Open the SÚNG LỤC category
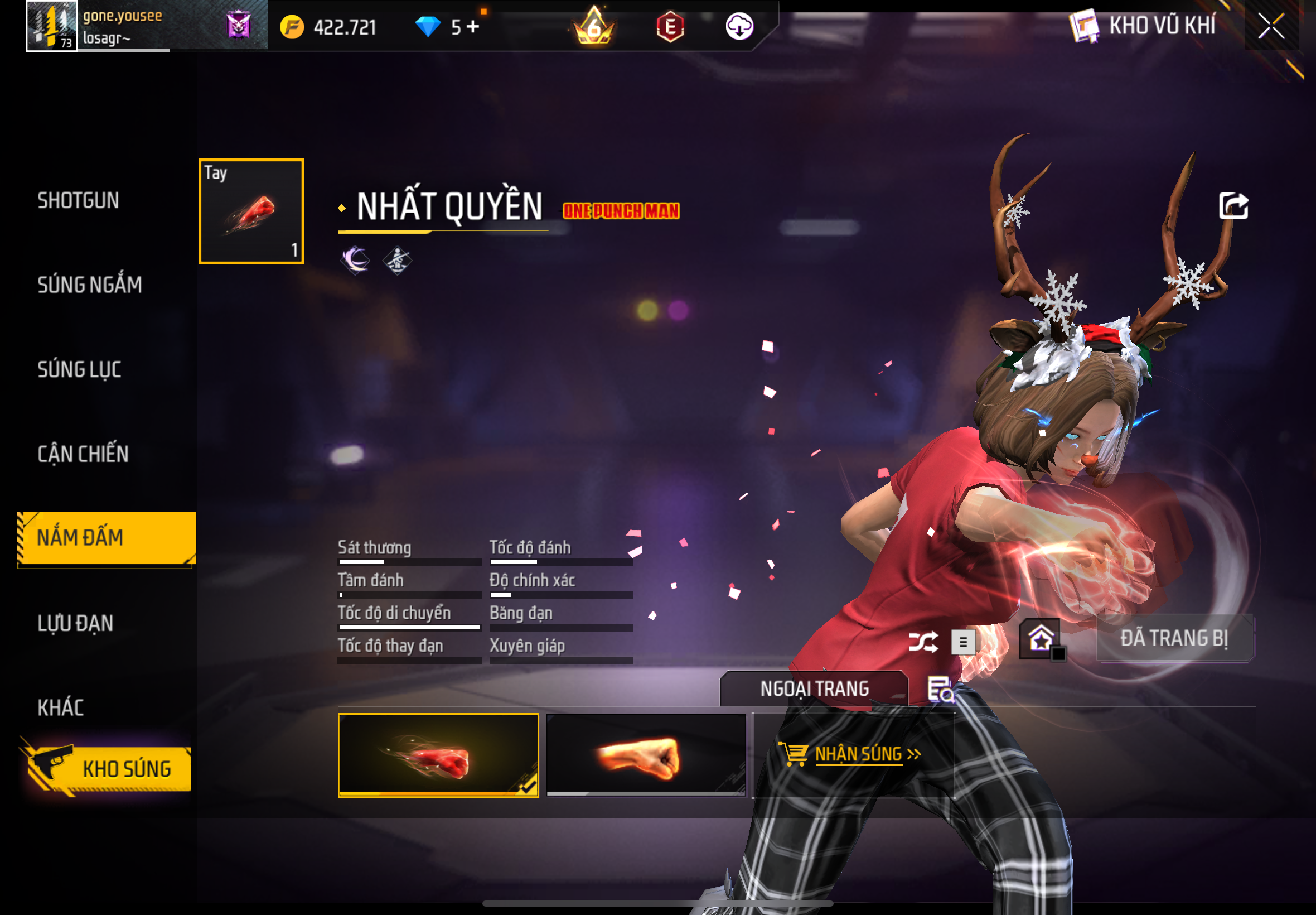 click(79, 370)
